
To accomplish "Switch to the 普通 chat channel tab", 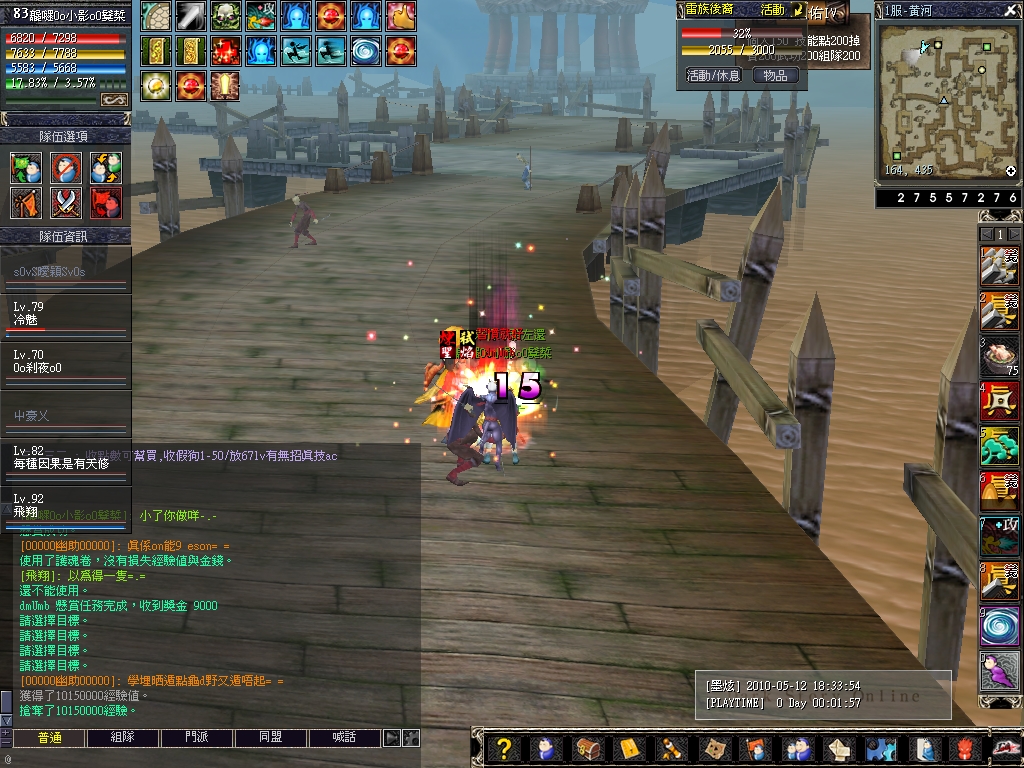I will point(49,738).
